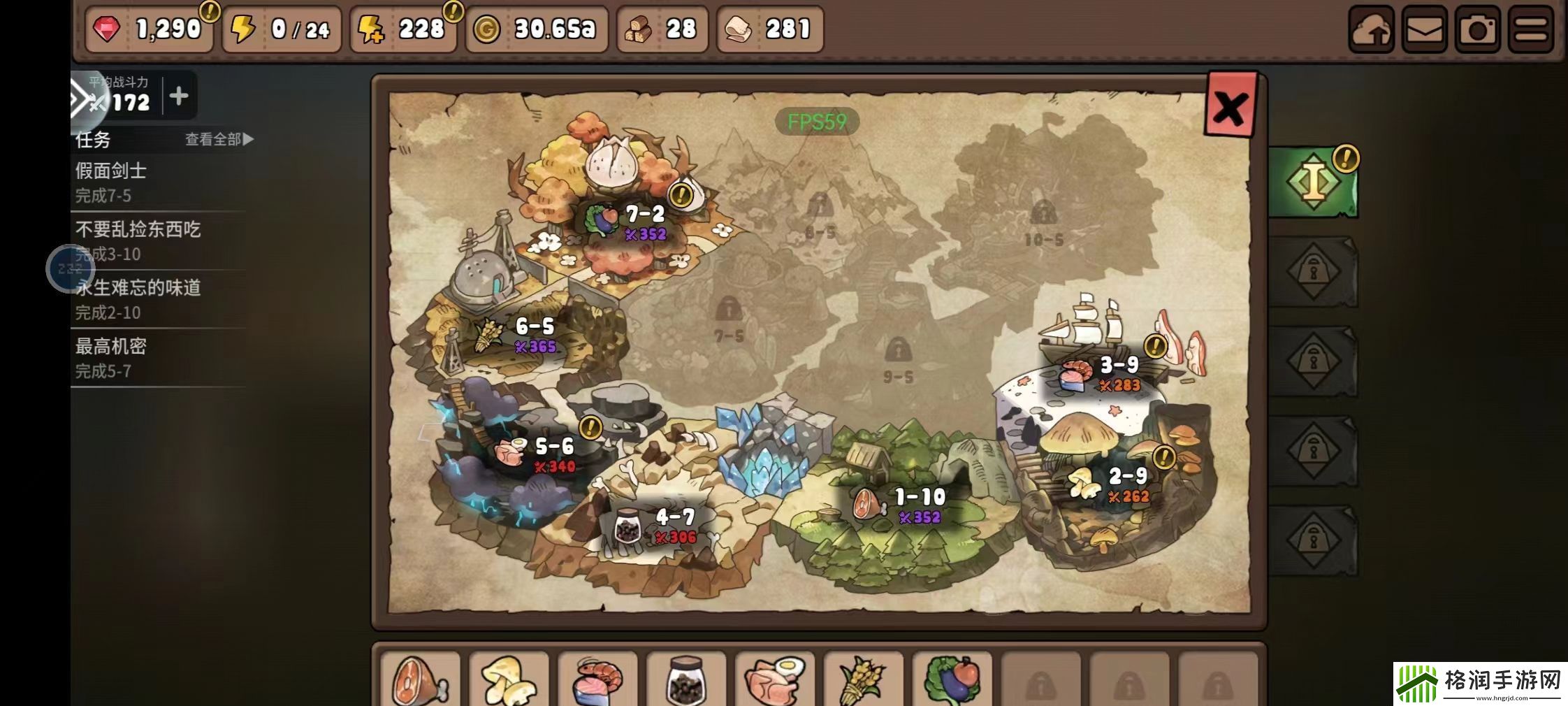1568x706 pixels.
Task: Select stage 7-2 on the map
Action: [x=644, y=222]
